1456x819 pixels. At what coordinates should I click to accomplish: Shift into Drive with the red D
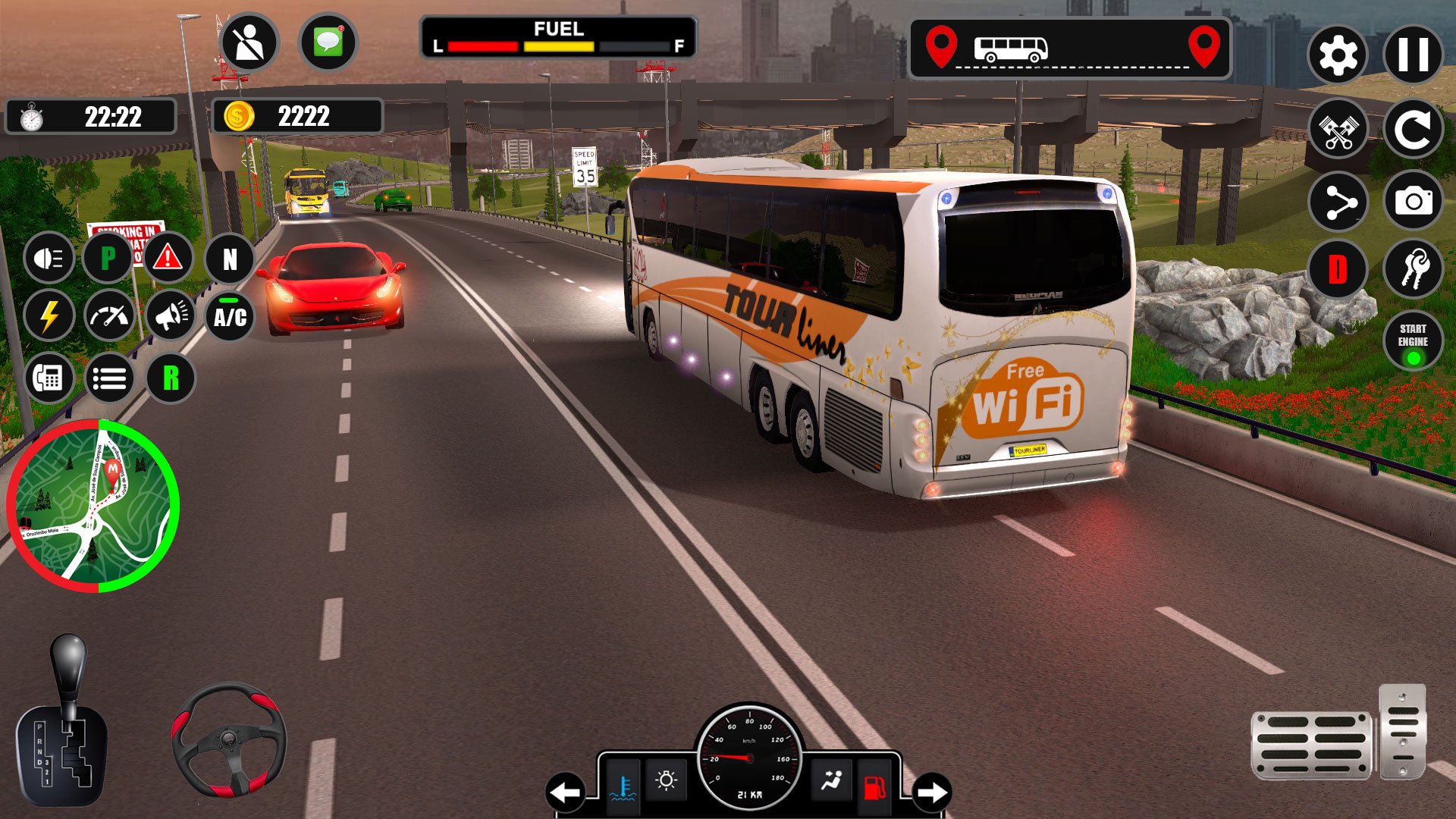pyautogui.click(x=1338, y=269)
